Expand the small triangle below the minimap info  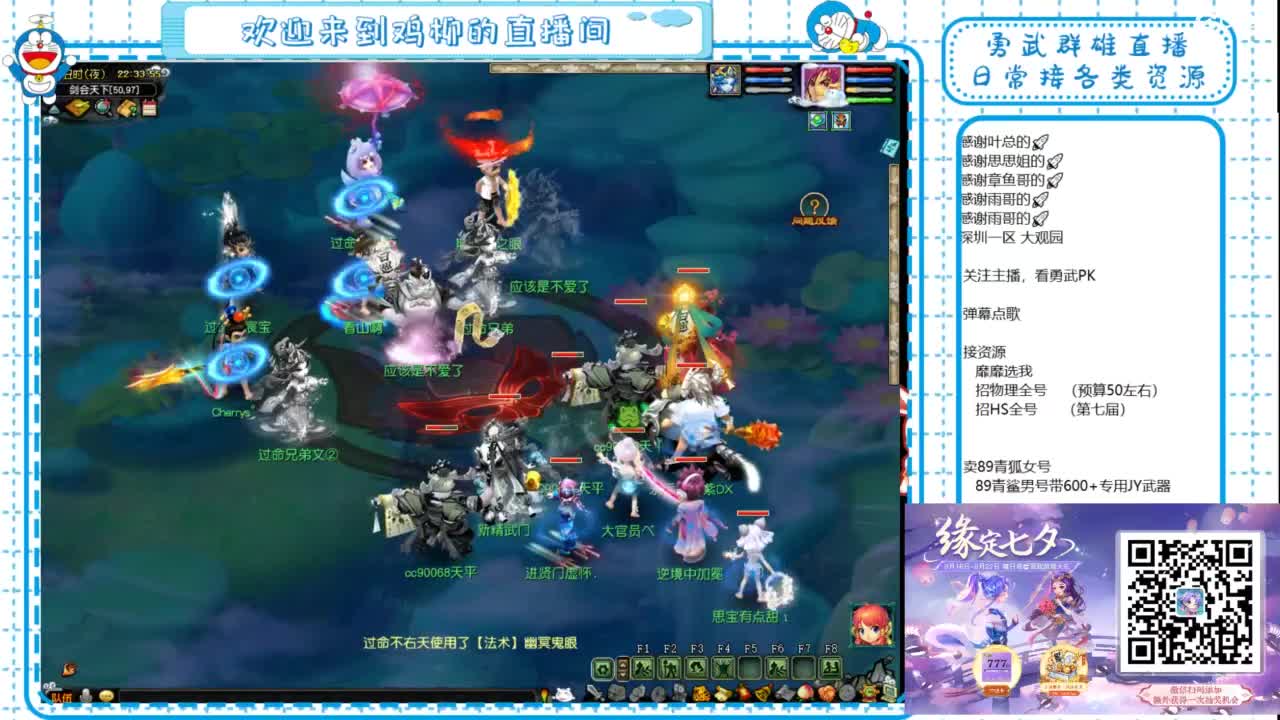click(x=54, y=108)
